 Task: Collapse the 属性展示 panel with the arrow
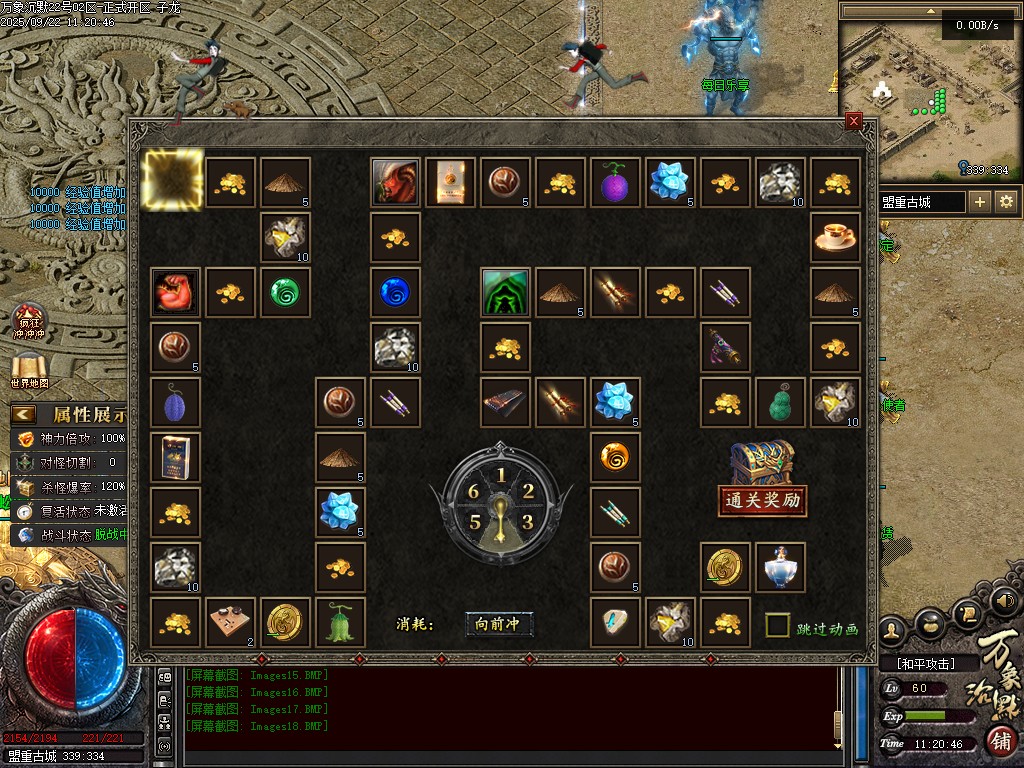click(23, 413)
